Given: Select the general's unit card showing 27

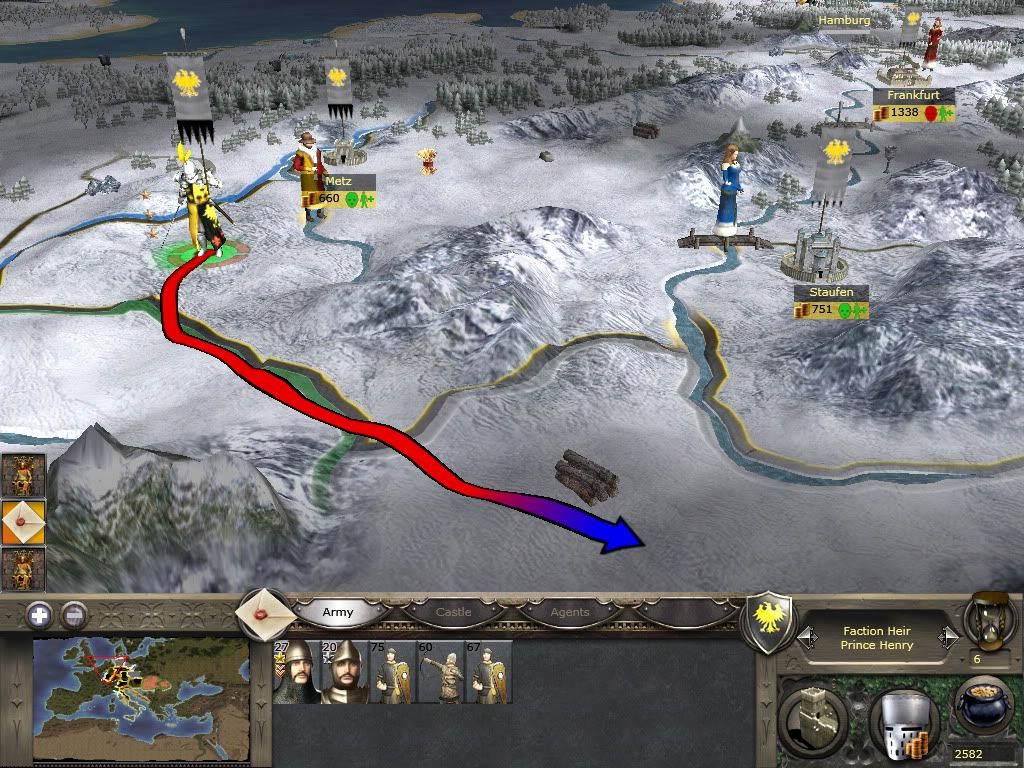Looking at the screenshot, I should [295, 672].
